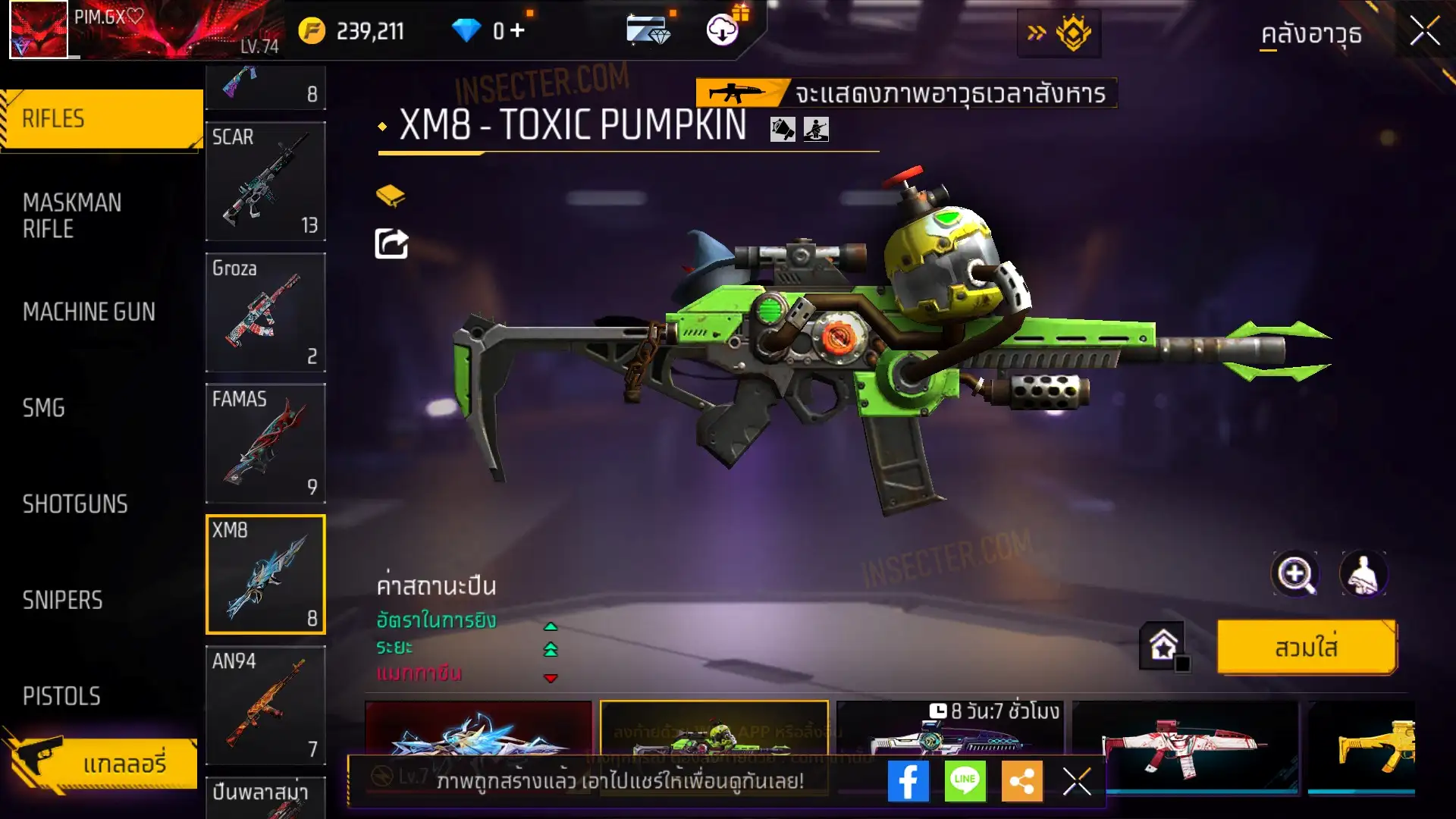The width and height of the screenshot is (1456, 819).
Task: Add diamonds with the plus button
Action: tap(517, 30)
